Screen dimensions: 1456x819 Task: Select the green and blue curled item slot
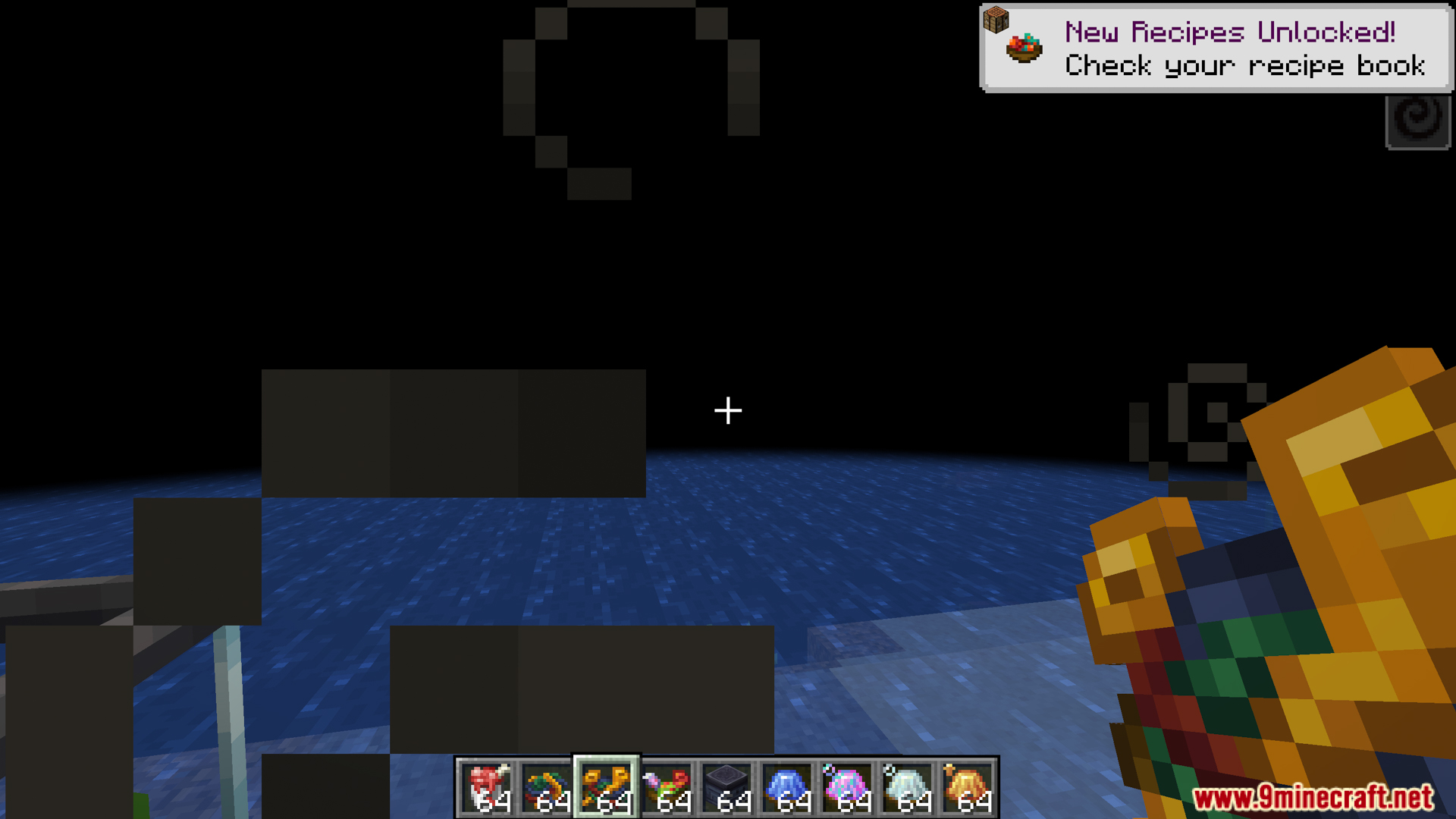[548, 787]
